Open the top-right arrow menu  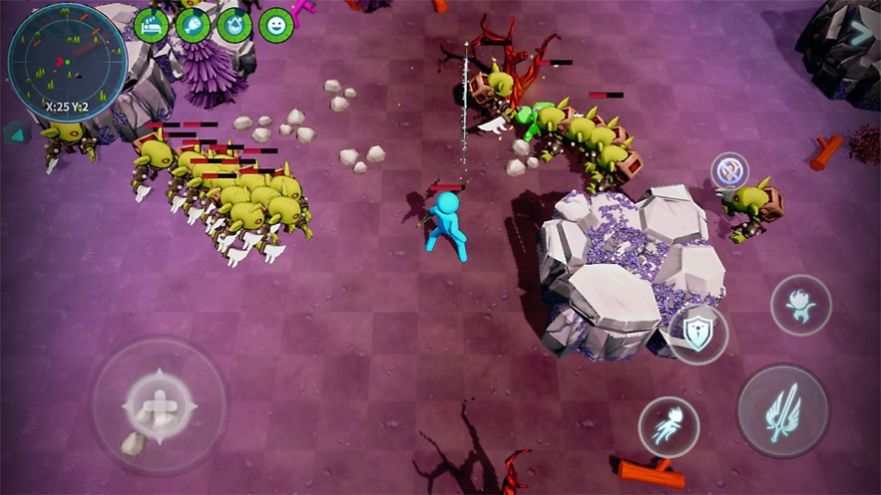(860, 34)
